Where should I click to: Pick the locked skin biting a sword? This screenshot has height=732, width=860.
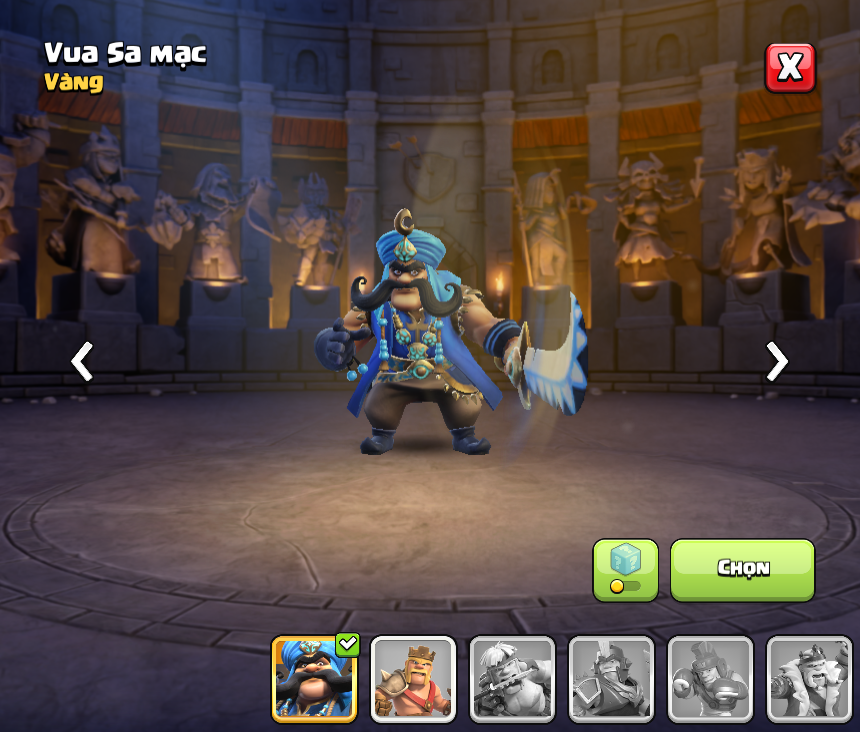[512, 679]
